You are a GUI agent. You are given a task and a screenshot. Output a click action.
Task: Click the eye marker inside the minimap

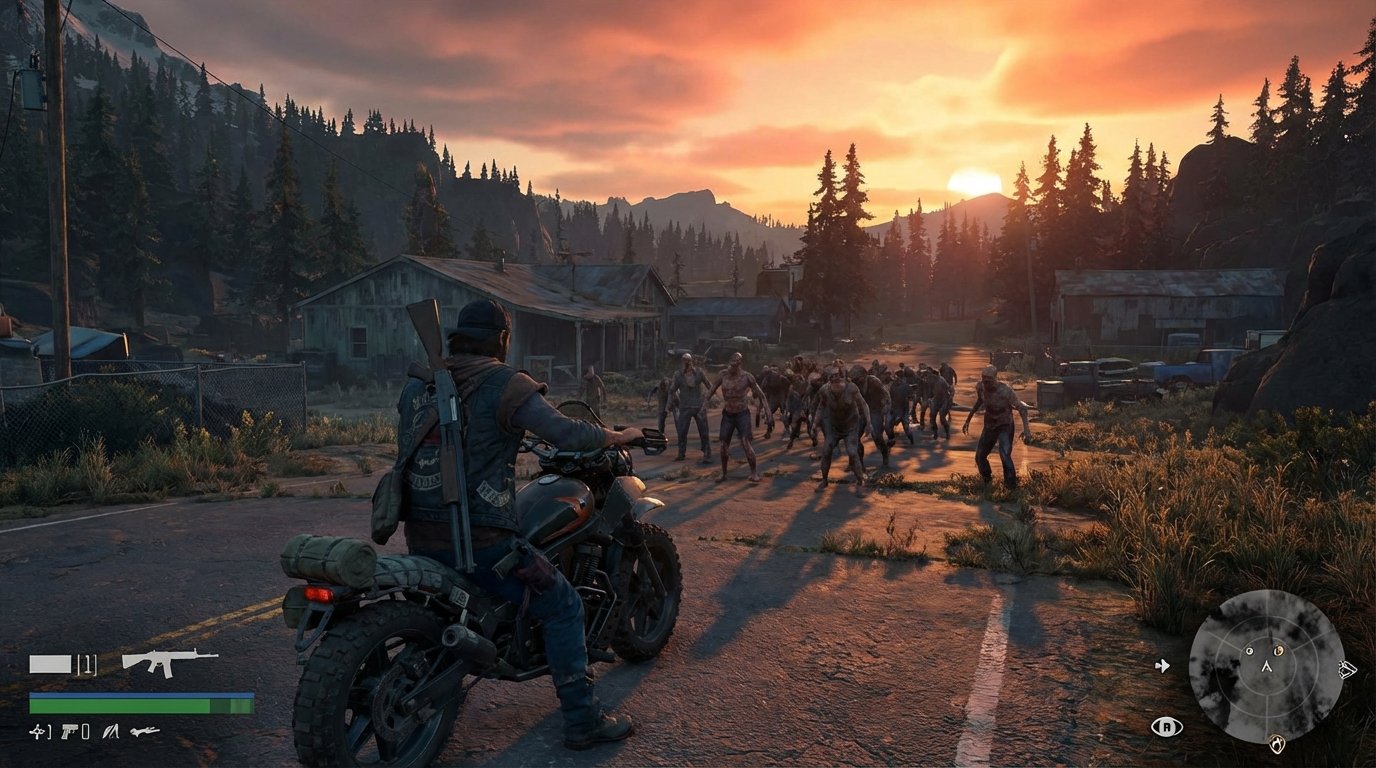pyautogui.click(x=1250, y=651)
